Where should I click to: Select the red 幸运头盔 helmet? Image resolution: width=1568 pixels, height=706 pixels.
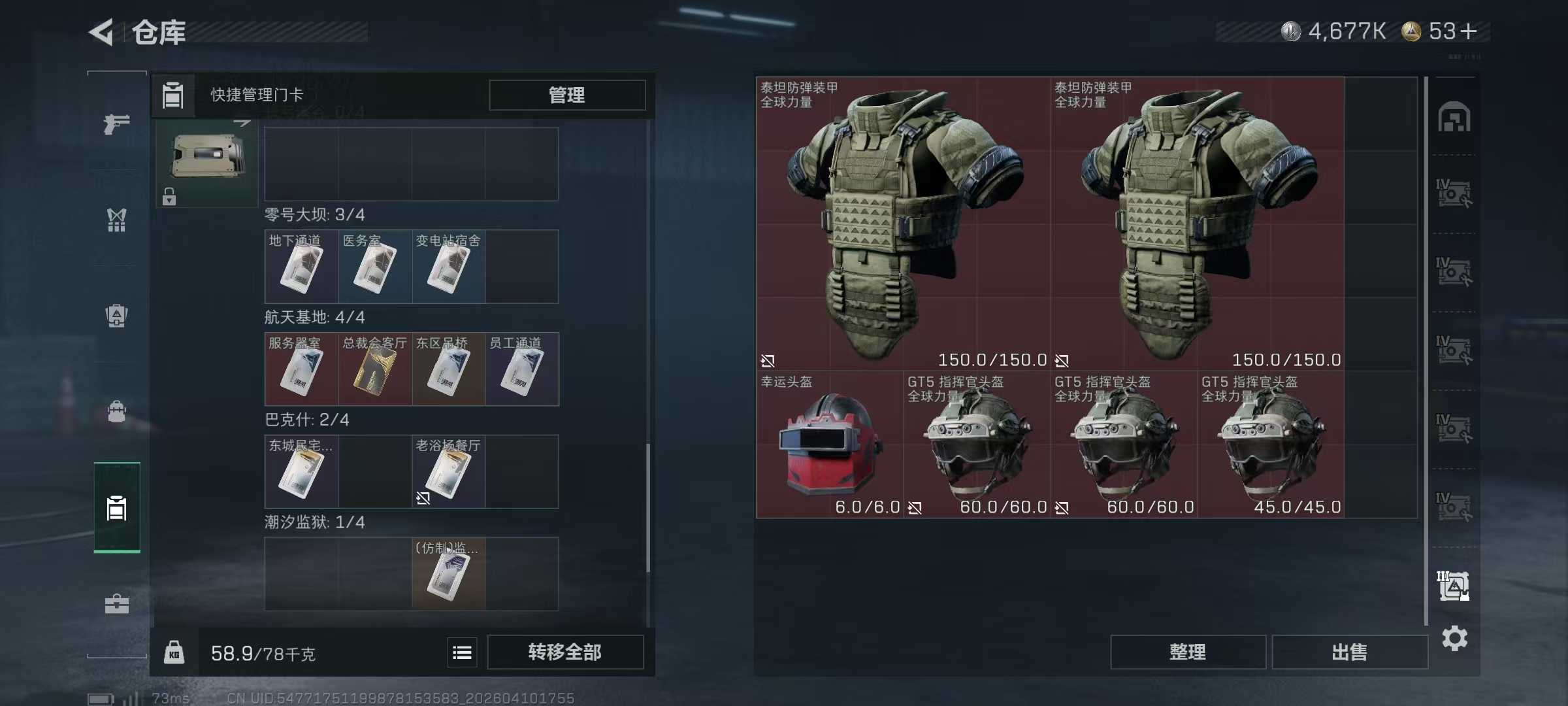point(830,445)
